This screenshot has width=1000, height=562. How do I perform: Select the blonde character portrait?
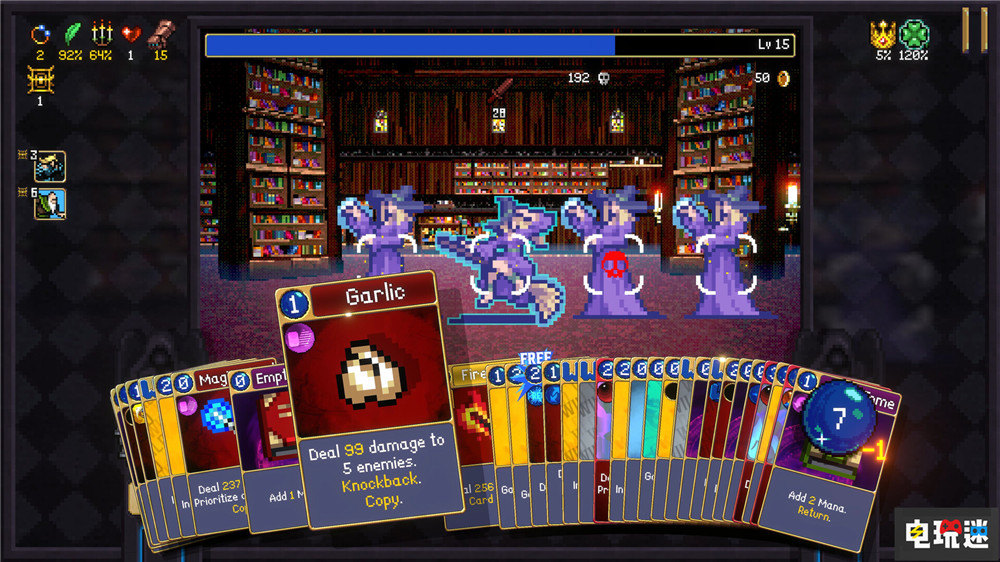(x=50, y=166)
